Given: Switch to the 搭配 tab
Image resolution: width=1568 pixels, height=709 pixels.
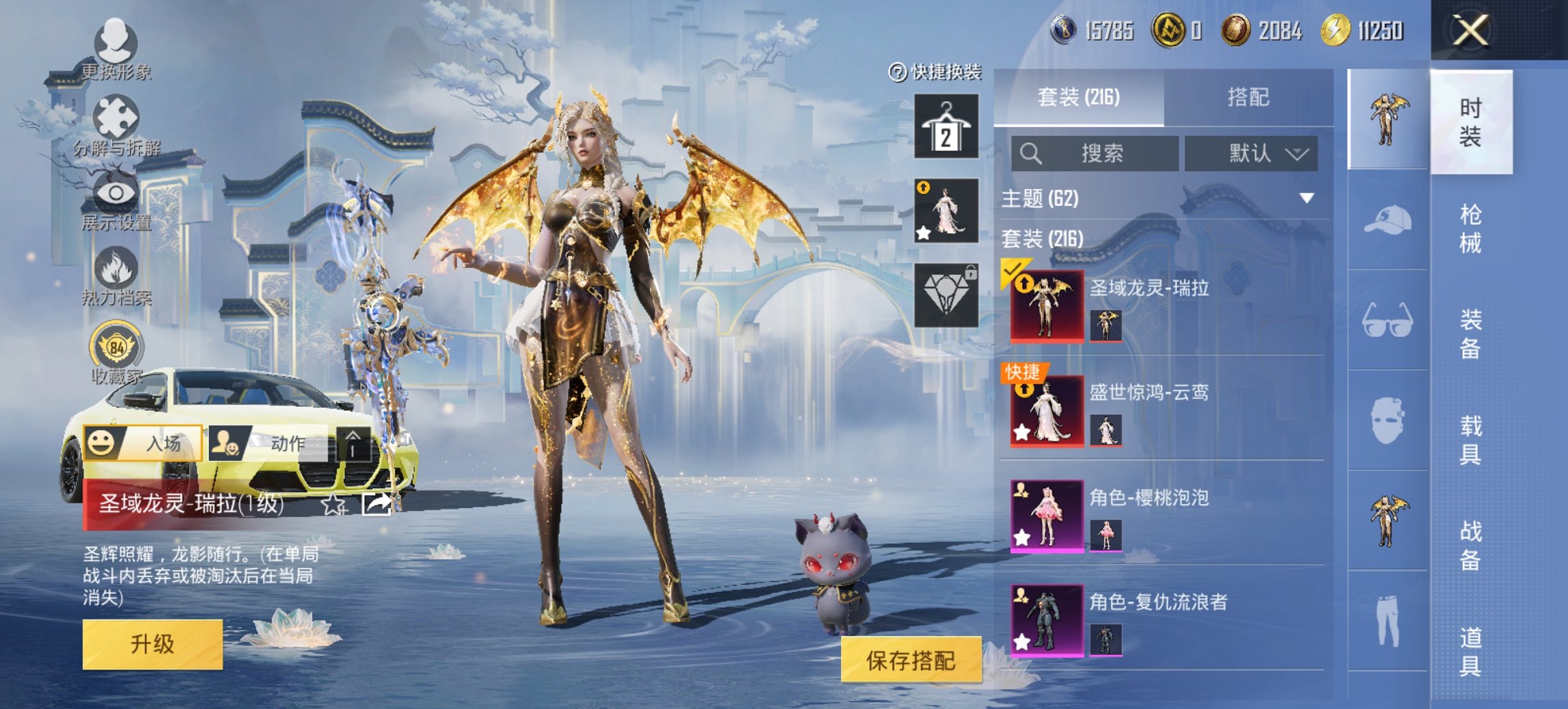Looking at the screenshot, I should (x=1248, y=98).
